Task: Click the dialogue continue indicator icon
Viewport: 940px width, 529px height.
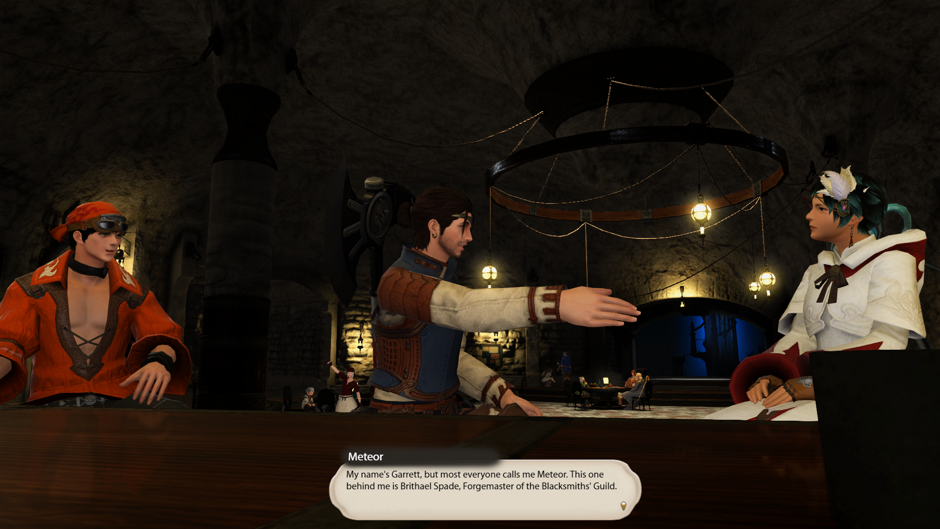Action: pos(624,507)
